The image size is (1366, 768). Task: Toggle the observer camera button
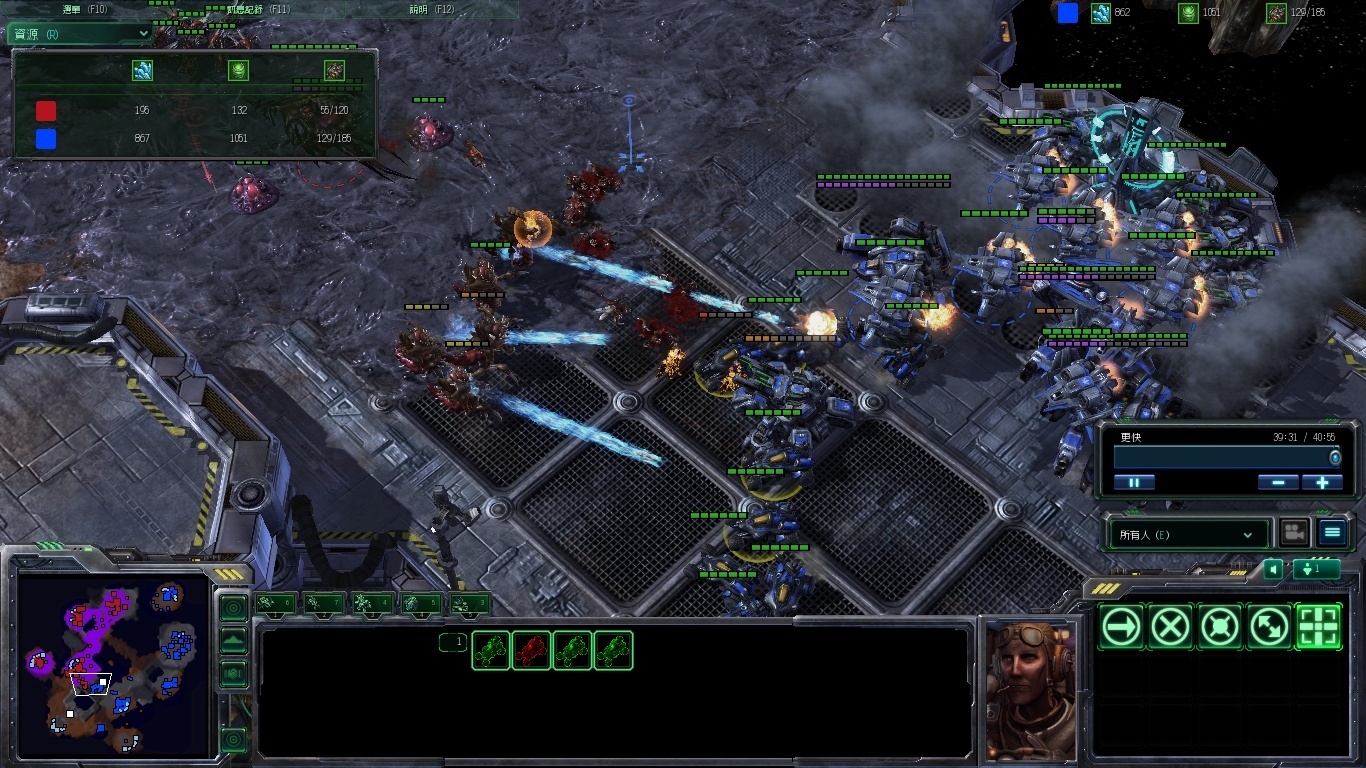(1294, 533)
